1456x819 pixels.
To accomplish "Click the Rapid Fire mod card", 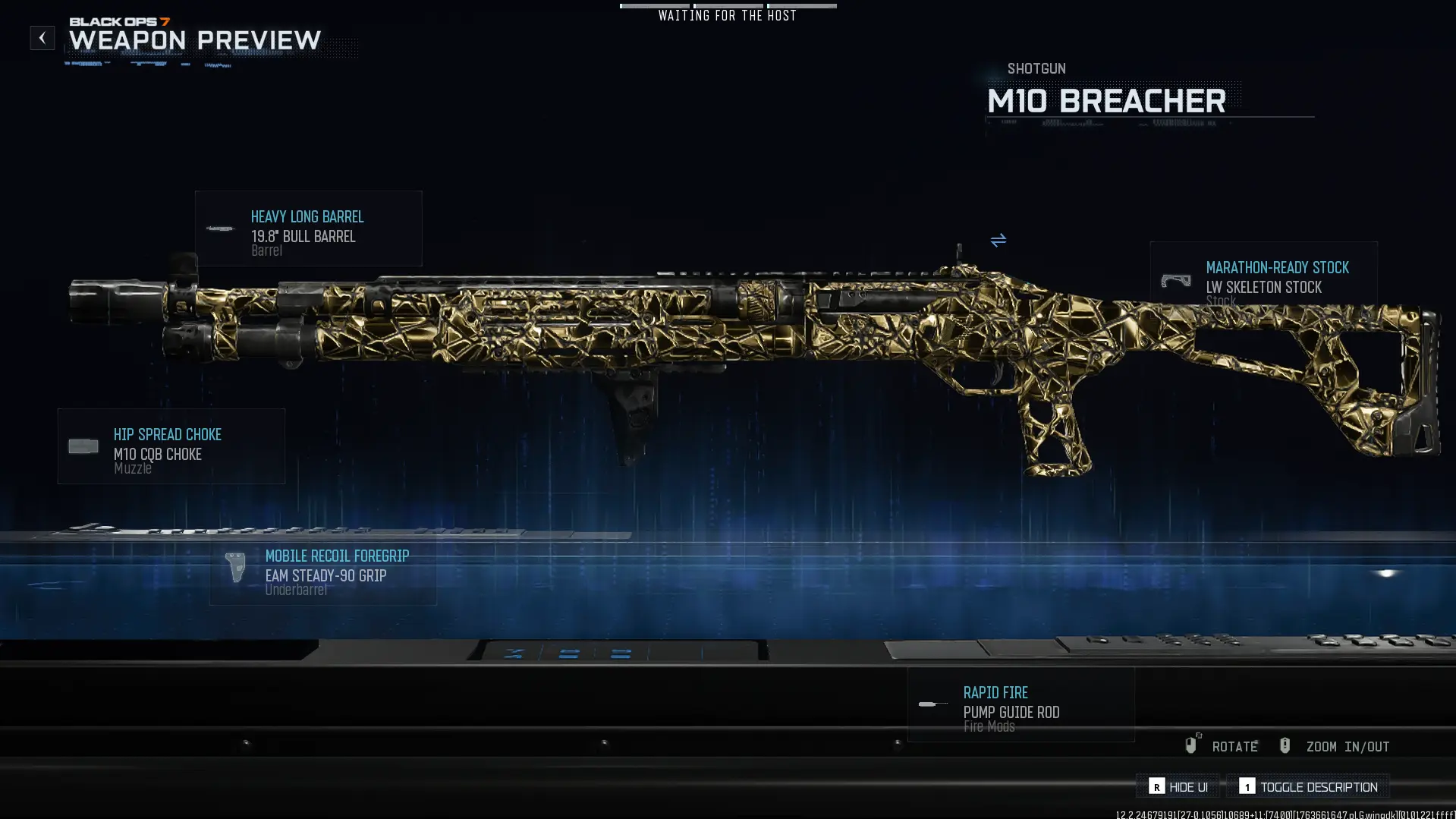I will tap(1020, 705).
